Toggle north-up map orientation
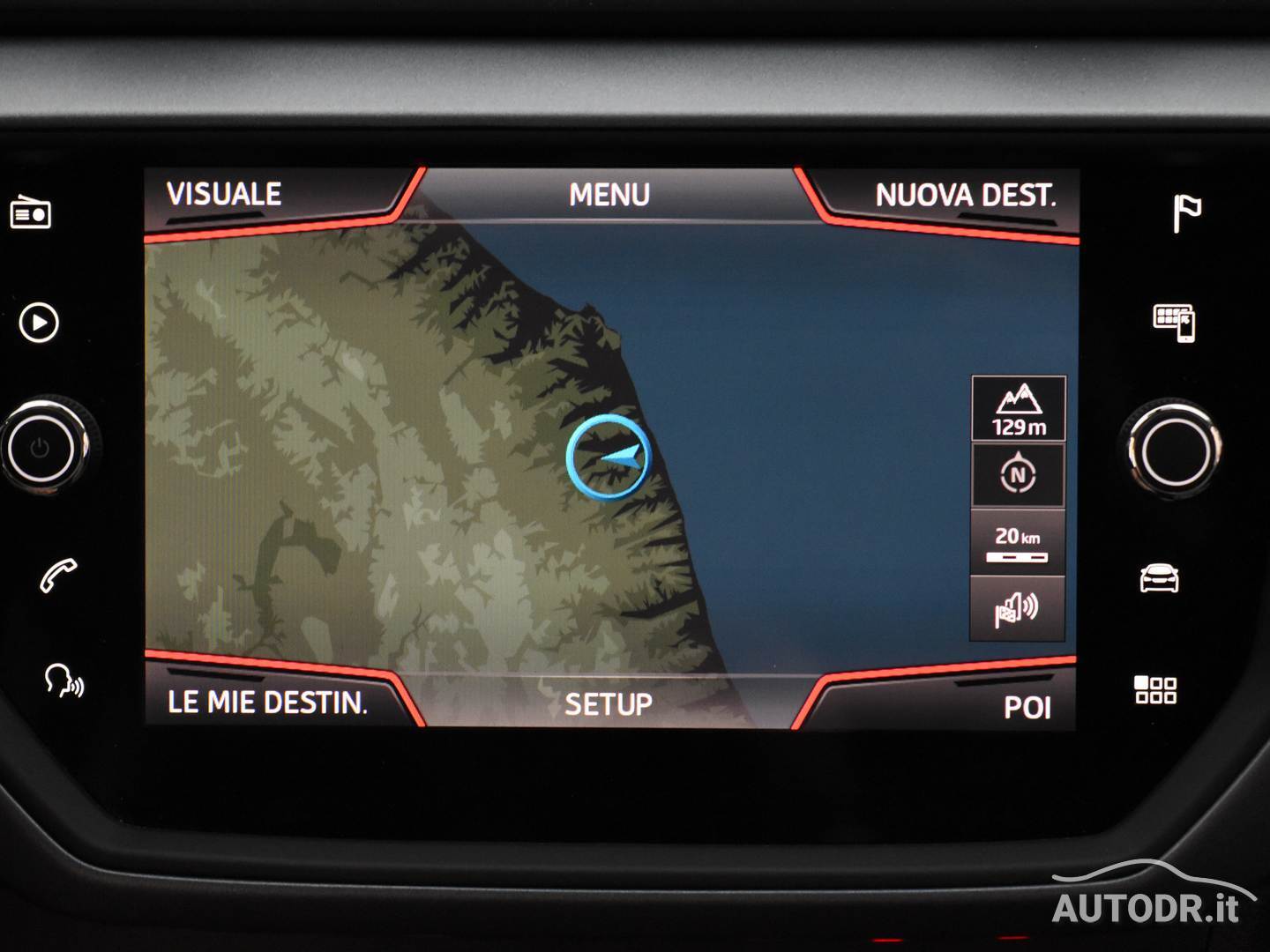The image size is (1270, 952). click(x=1018, y=475)
